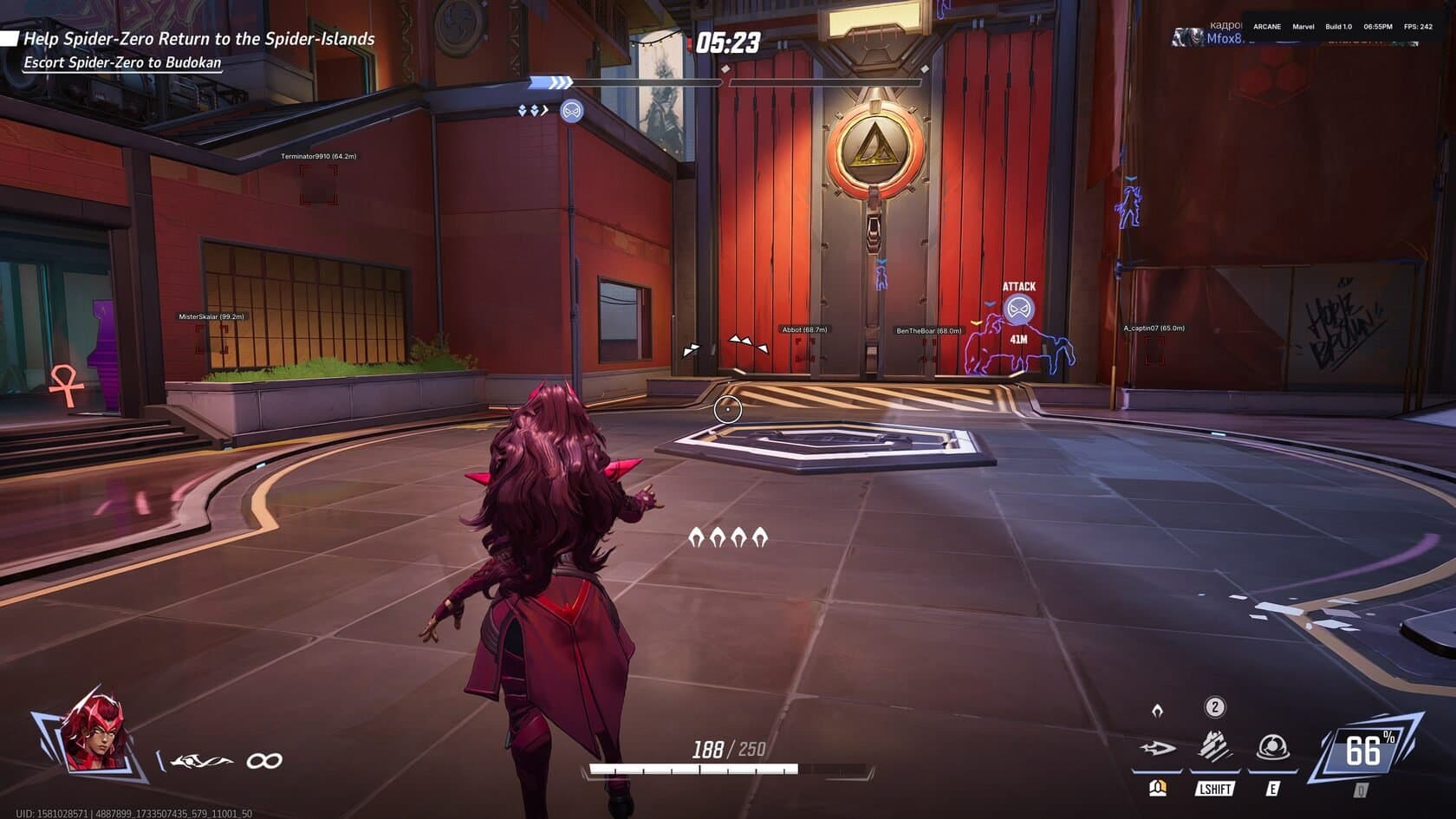
Task: Open the Escort Spider-Zero to Budokan objective text
Action: coord(121,63)
